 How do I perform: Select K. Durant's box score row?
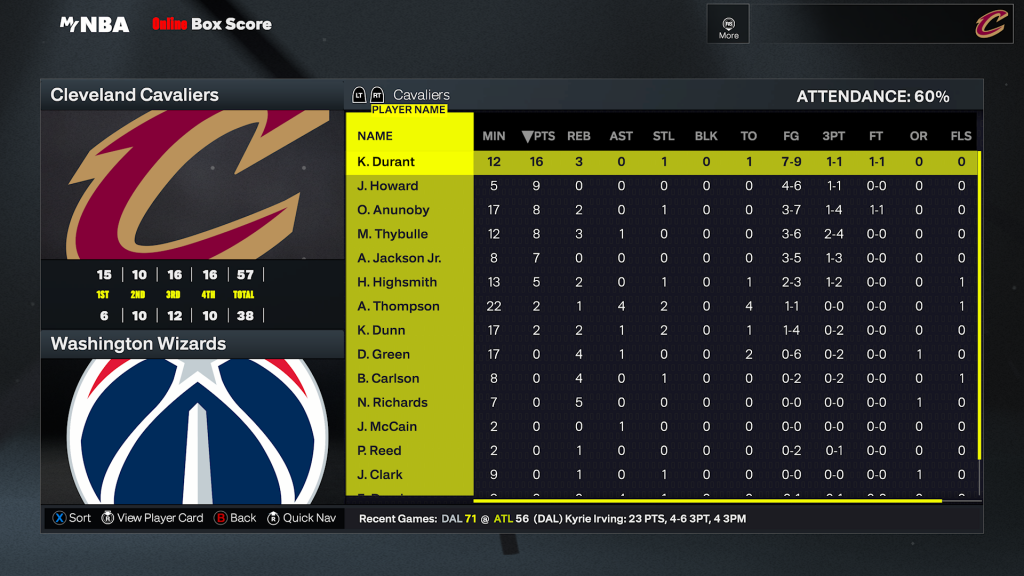(386, 162)
